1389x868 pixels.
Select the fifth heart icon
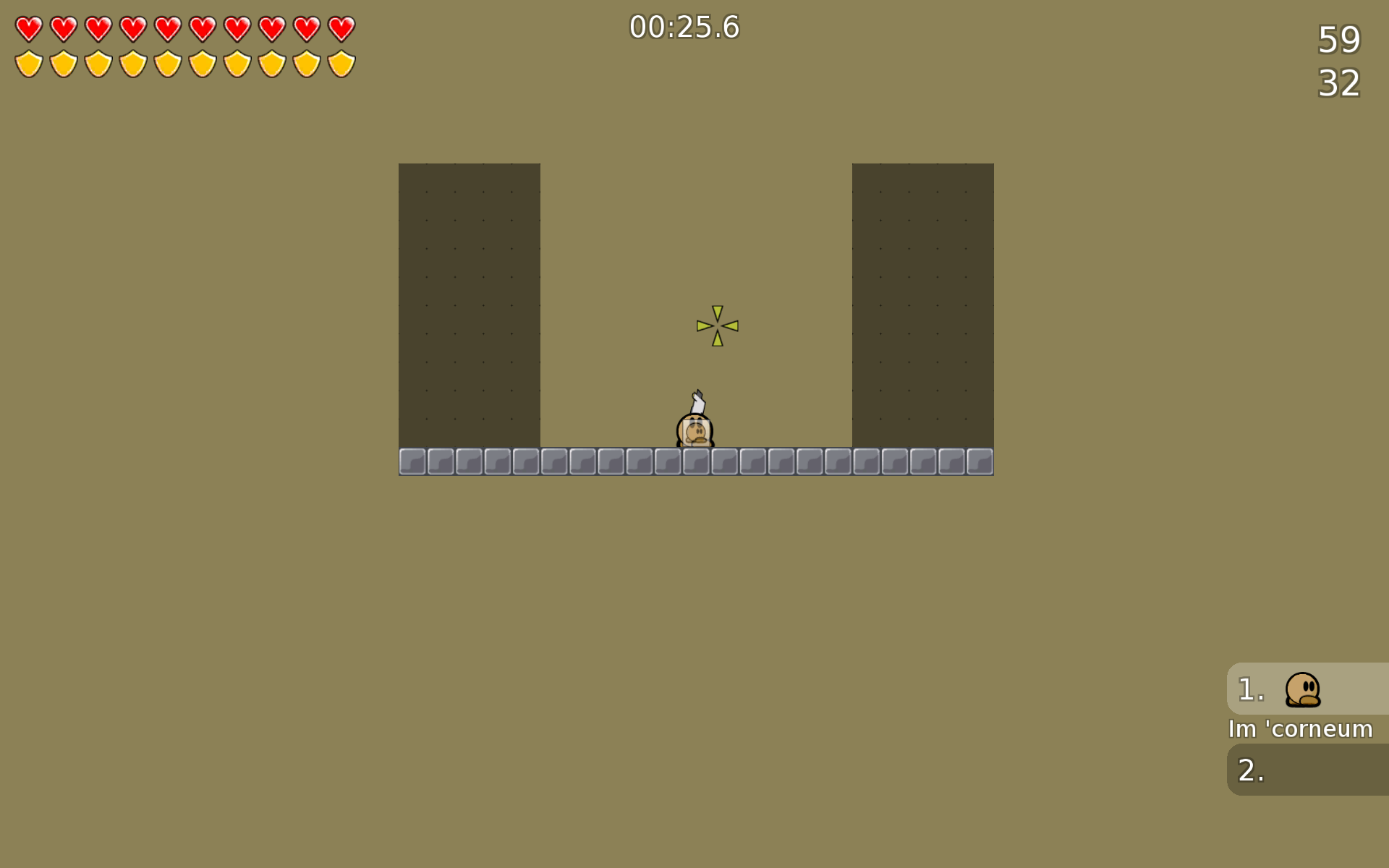pos(168,29)
